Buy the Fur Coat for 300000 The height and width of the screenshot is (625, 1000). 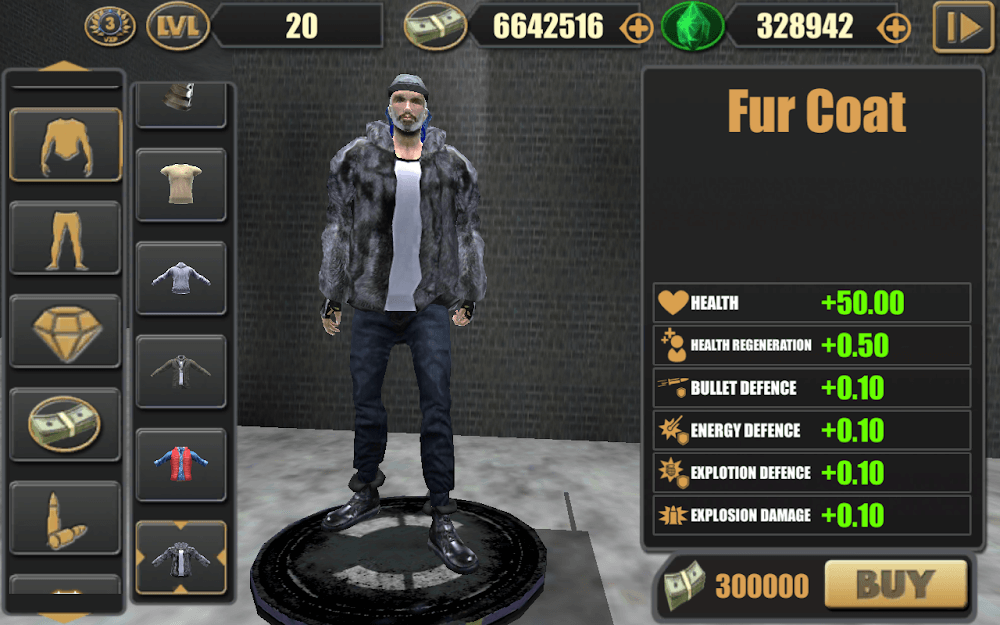(x=895, y=584)
